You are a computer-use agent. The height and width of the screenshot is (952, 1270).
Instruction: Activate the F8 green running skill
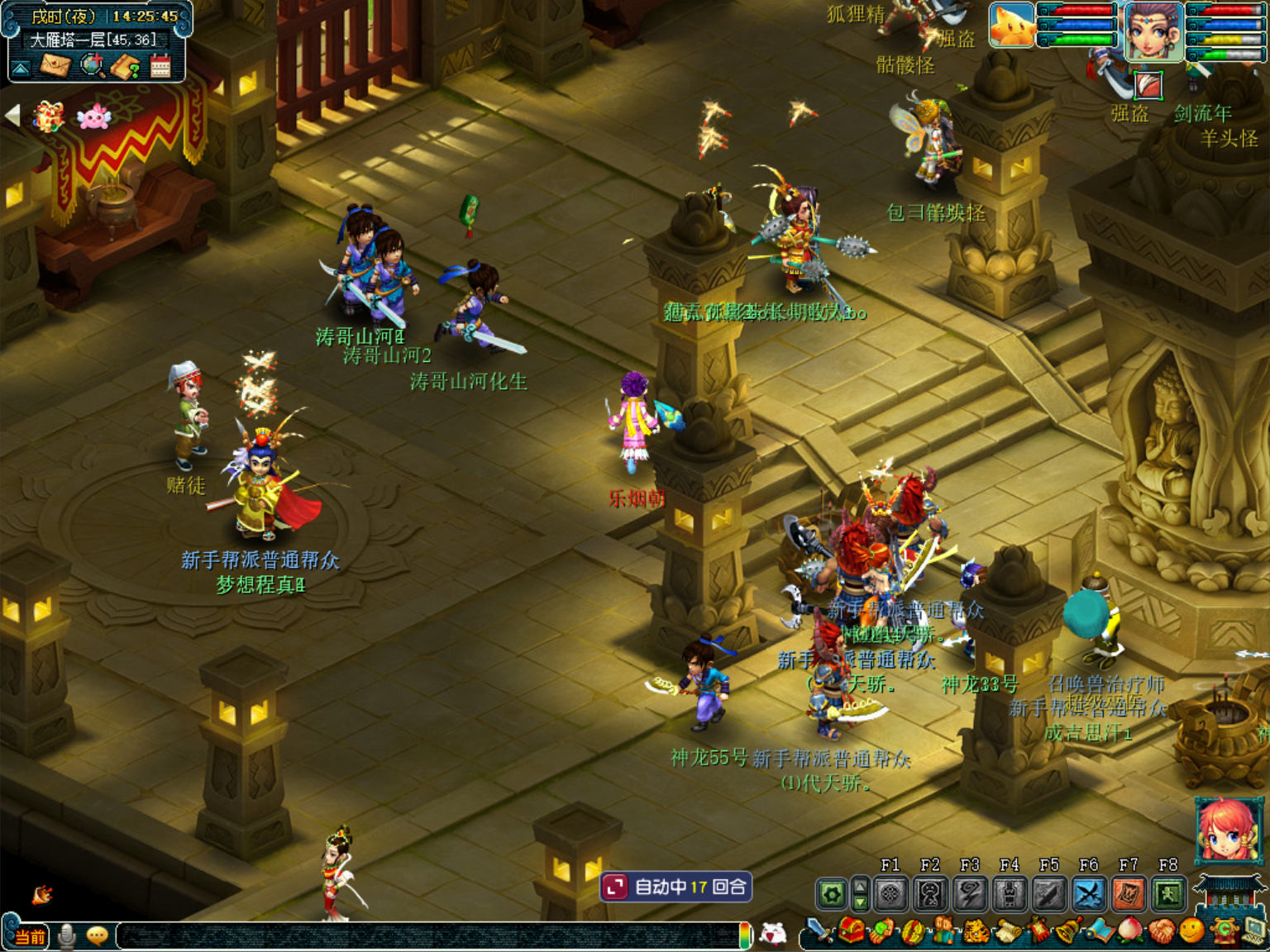click(1168, 894)
